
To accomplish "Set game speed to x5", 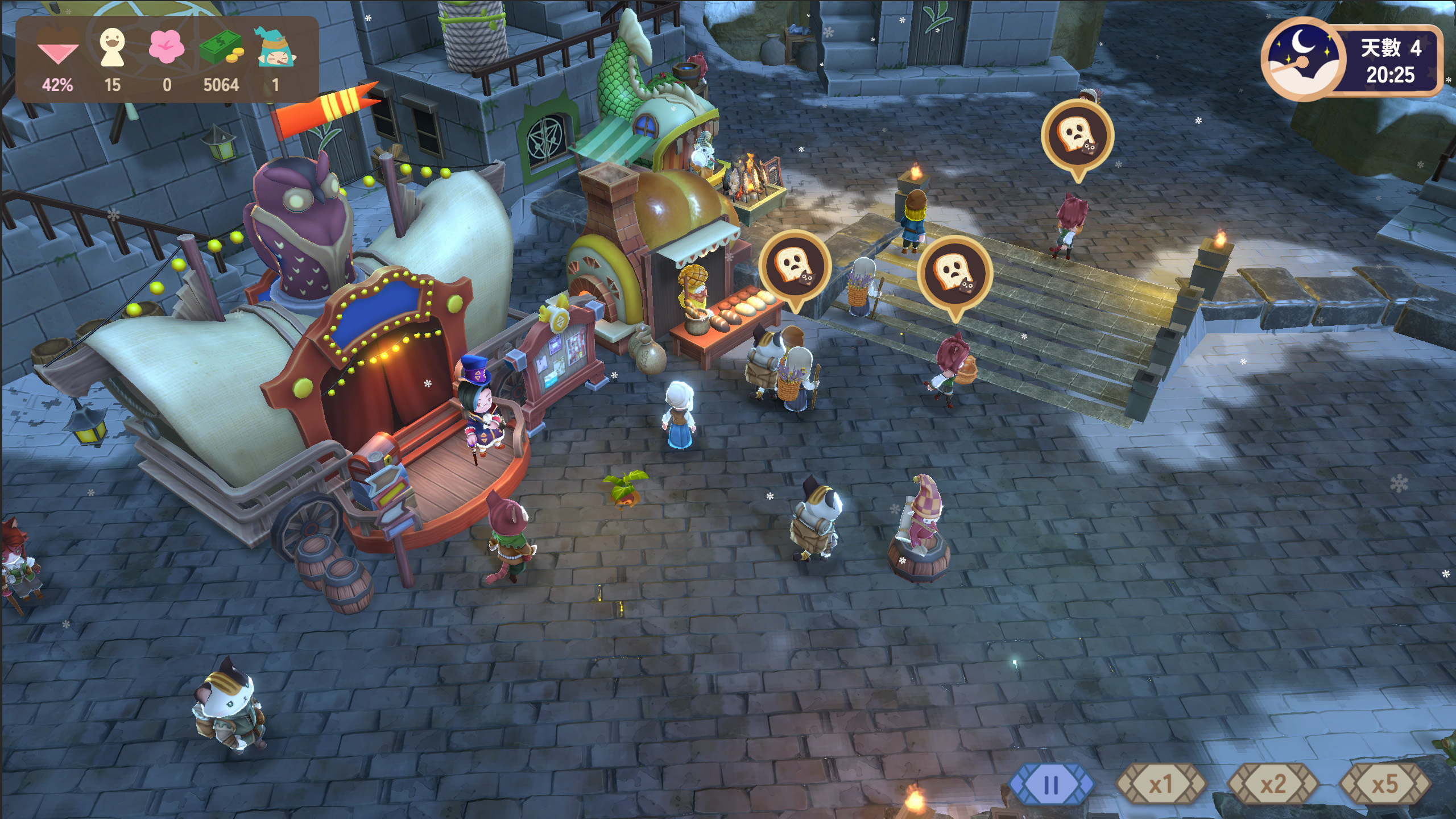I will point(1384,785).
